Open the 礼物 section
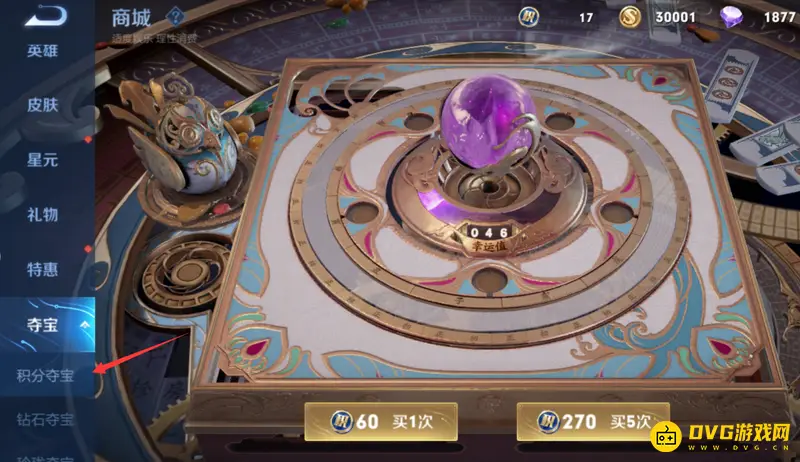Image resolution: width=800 pixels, height=462 pixels. [x=43, y=213]
